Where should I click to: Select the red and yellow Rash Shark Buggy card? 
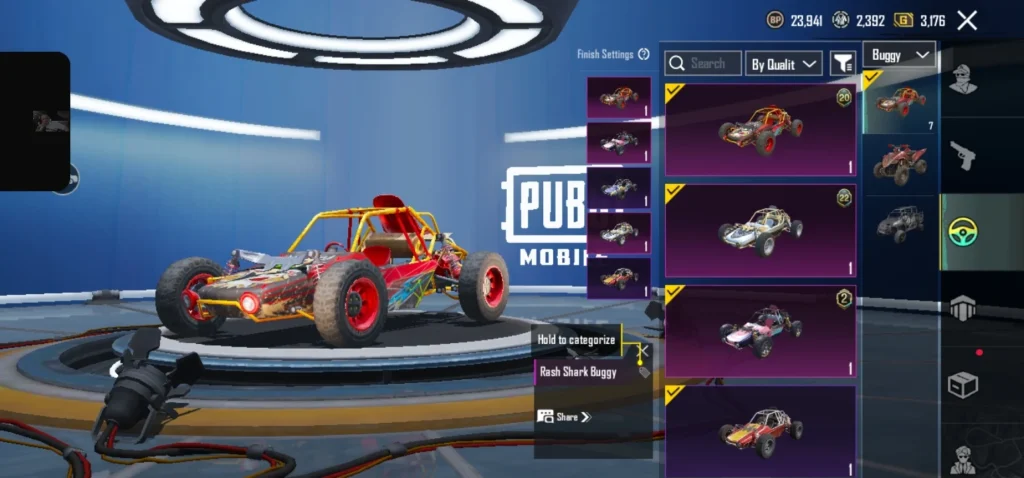click(760, 130)
